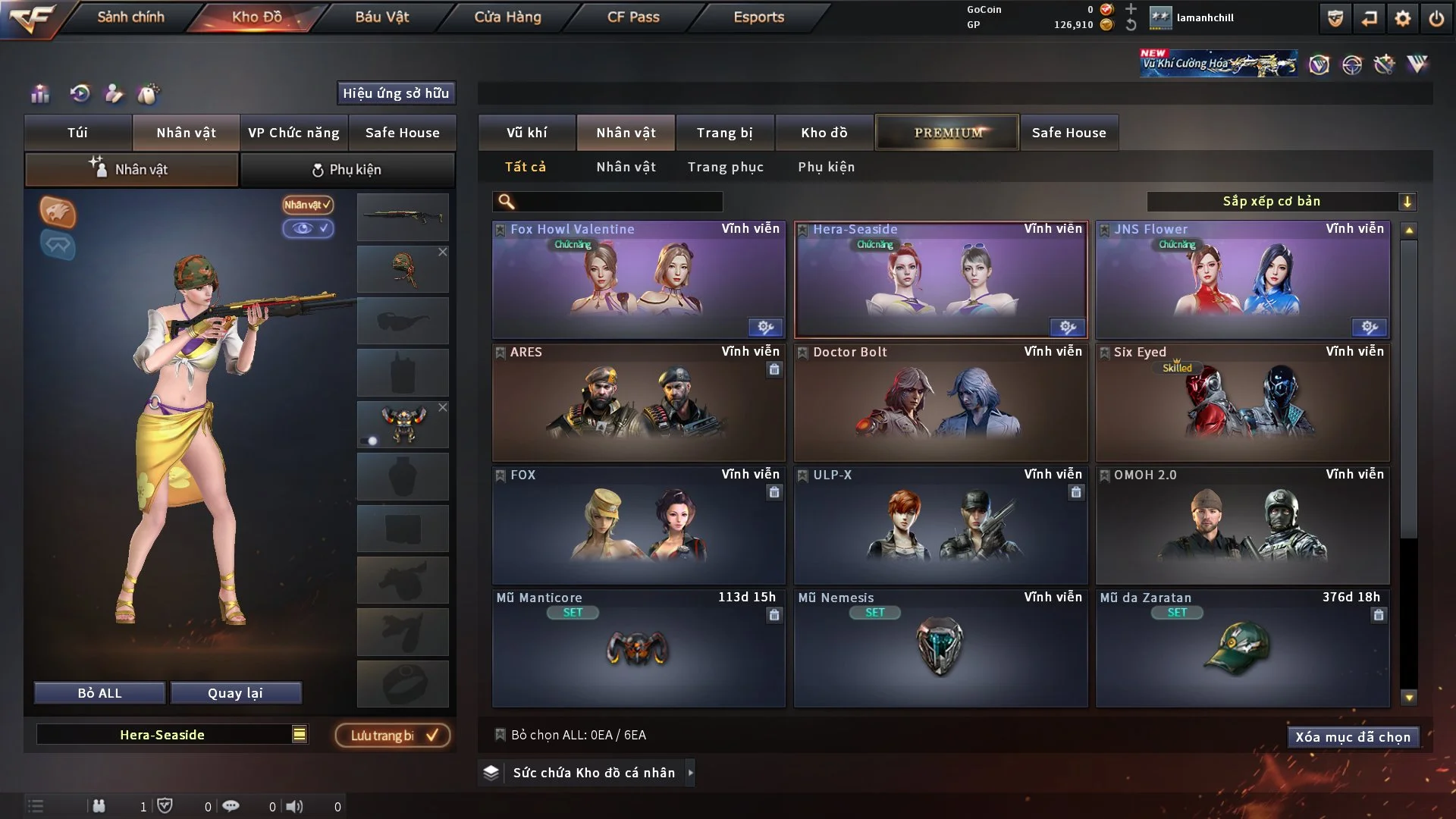The height and width of the screenshot is (819, 1456).
Task: Click the power icon to exit
Action: 1436,18
